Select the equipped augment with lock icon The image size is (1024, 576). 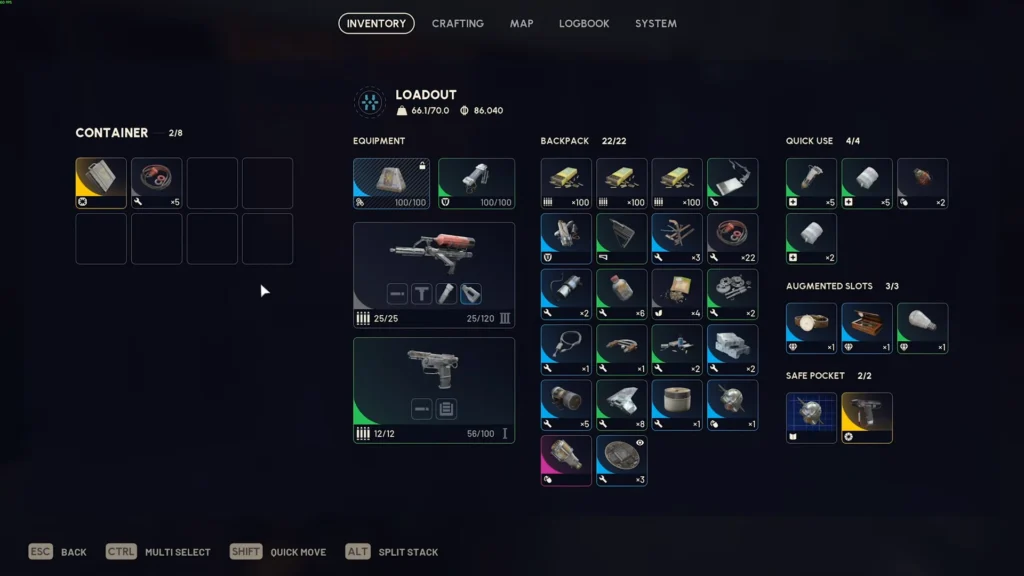point(391,183)
